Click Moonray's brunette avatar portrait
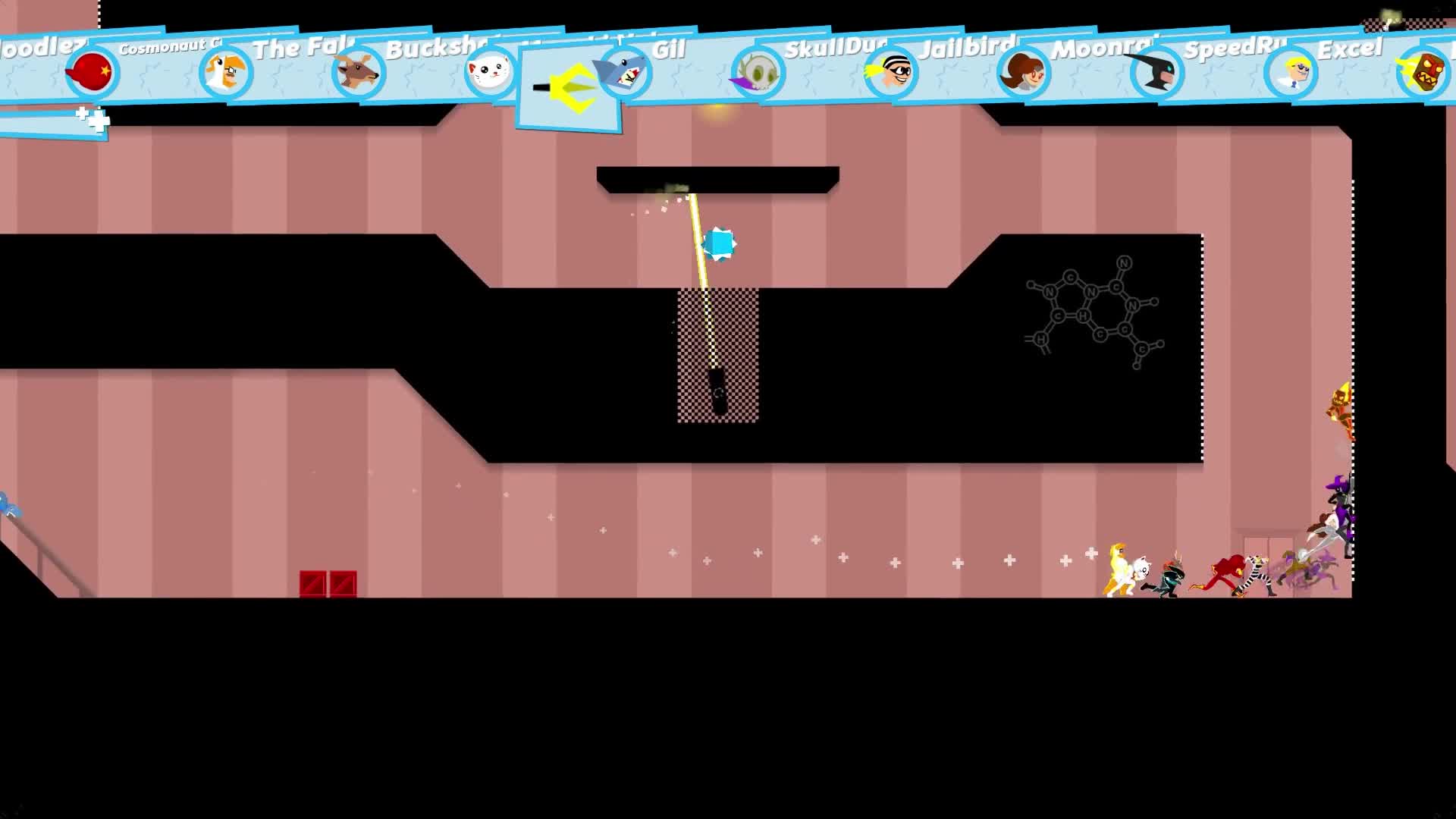This screenshot has height=819, width=1456. [x=1021, y=72]
